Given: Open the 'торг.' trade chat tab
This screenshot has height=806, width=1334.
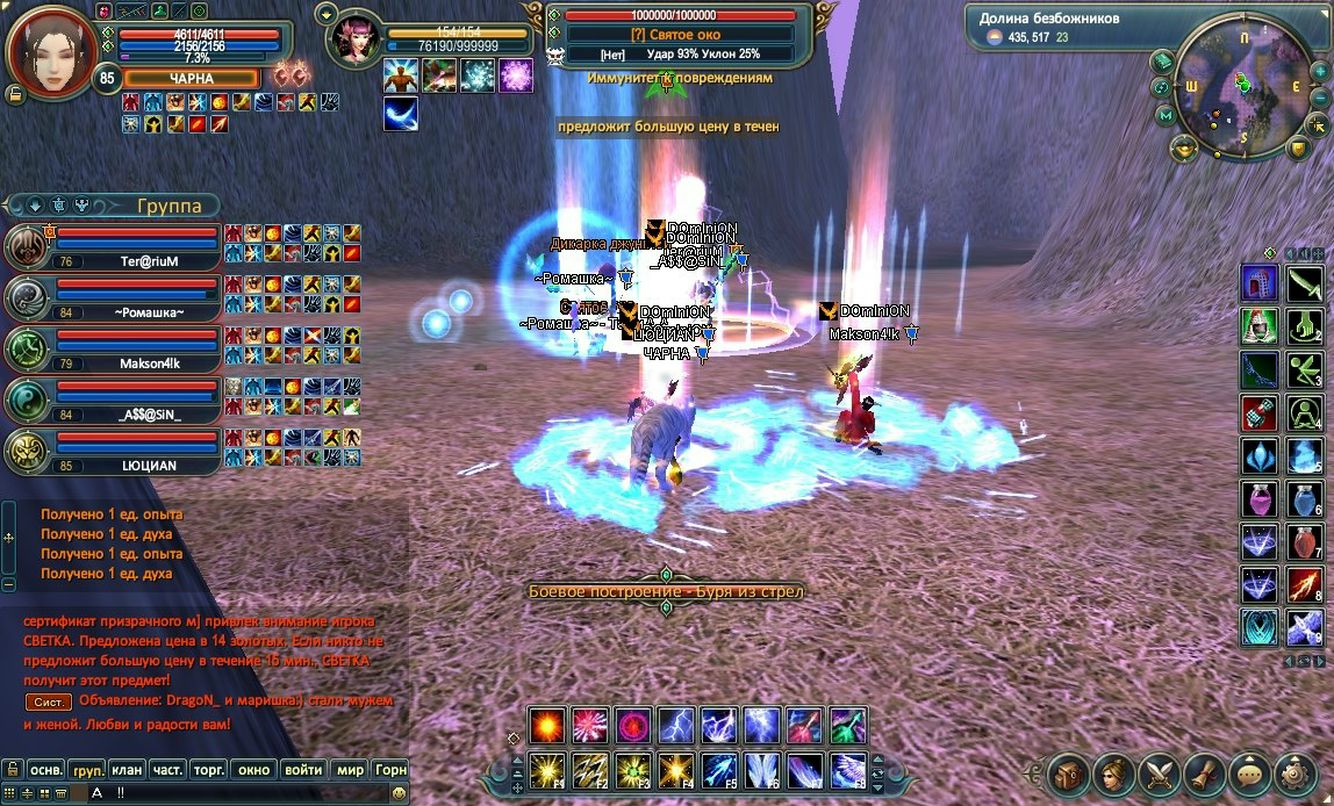Looking at the screenshot, I should click(209, 770).
